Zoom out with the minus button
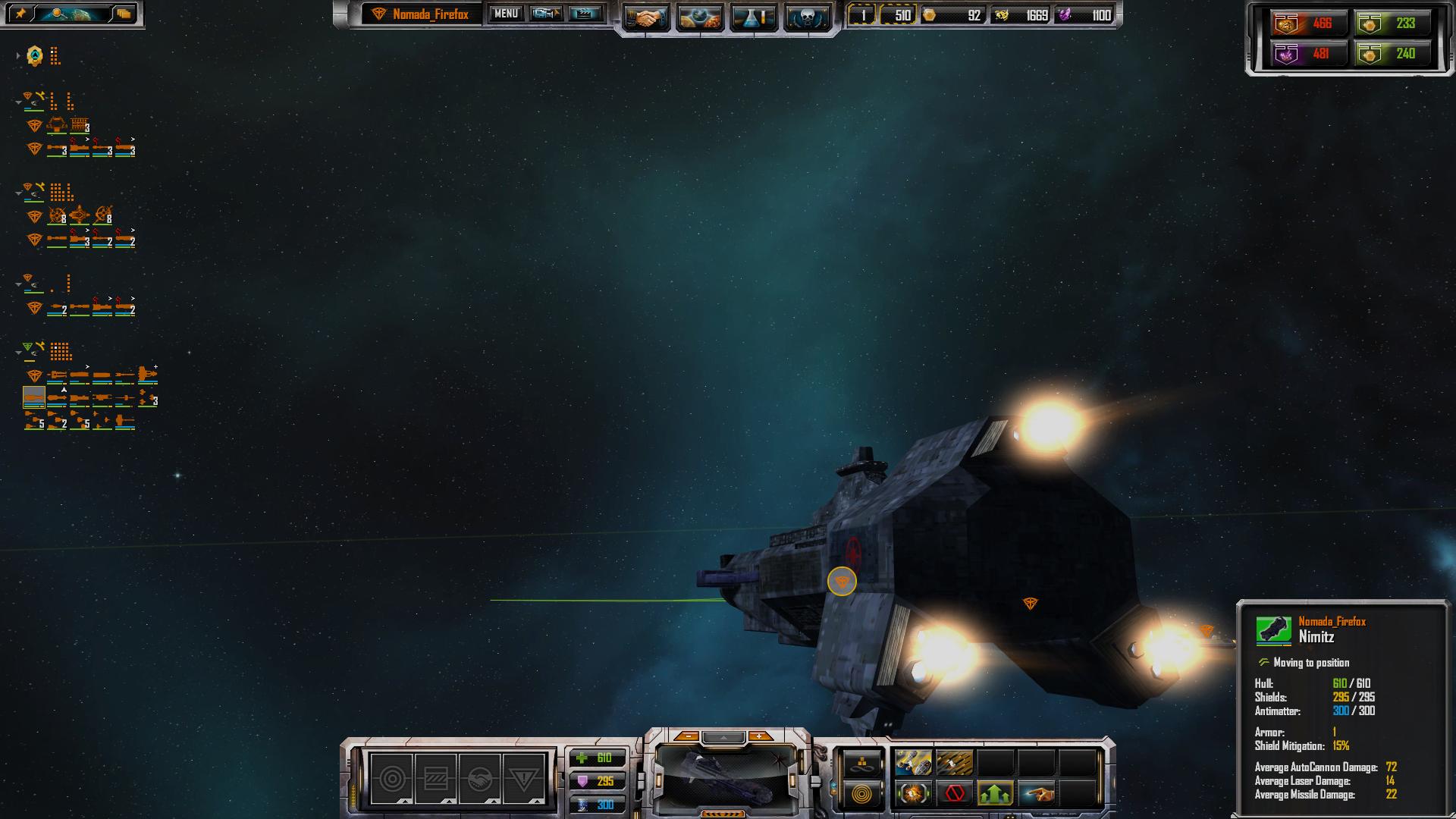The image size is (1456, 819). pyautogui.click(x=687, y=736)
